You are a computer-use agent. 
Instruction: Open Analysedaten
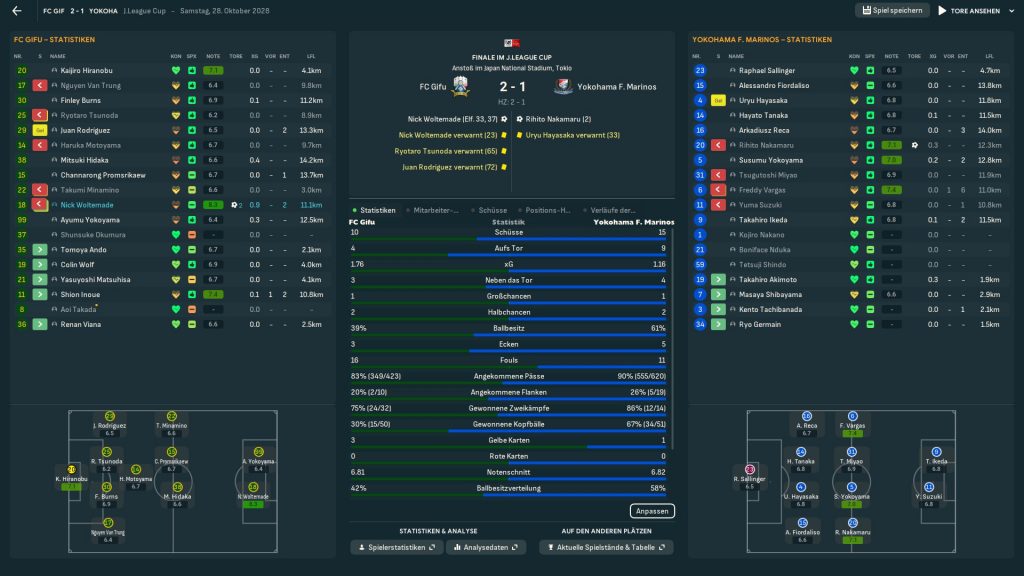(x=485, y=548)
